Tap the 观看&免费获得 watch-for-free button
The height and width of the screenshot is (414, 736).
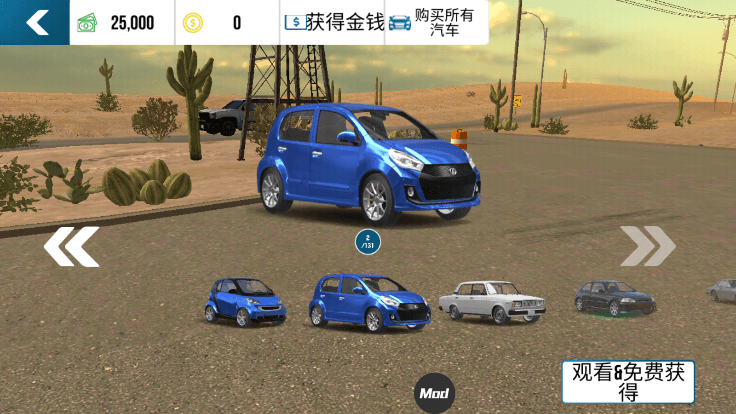[x=628, y=382]
